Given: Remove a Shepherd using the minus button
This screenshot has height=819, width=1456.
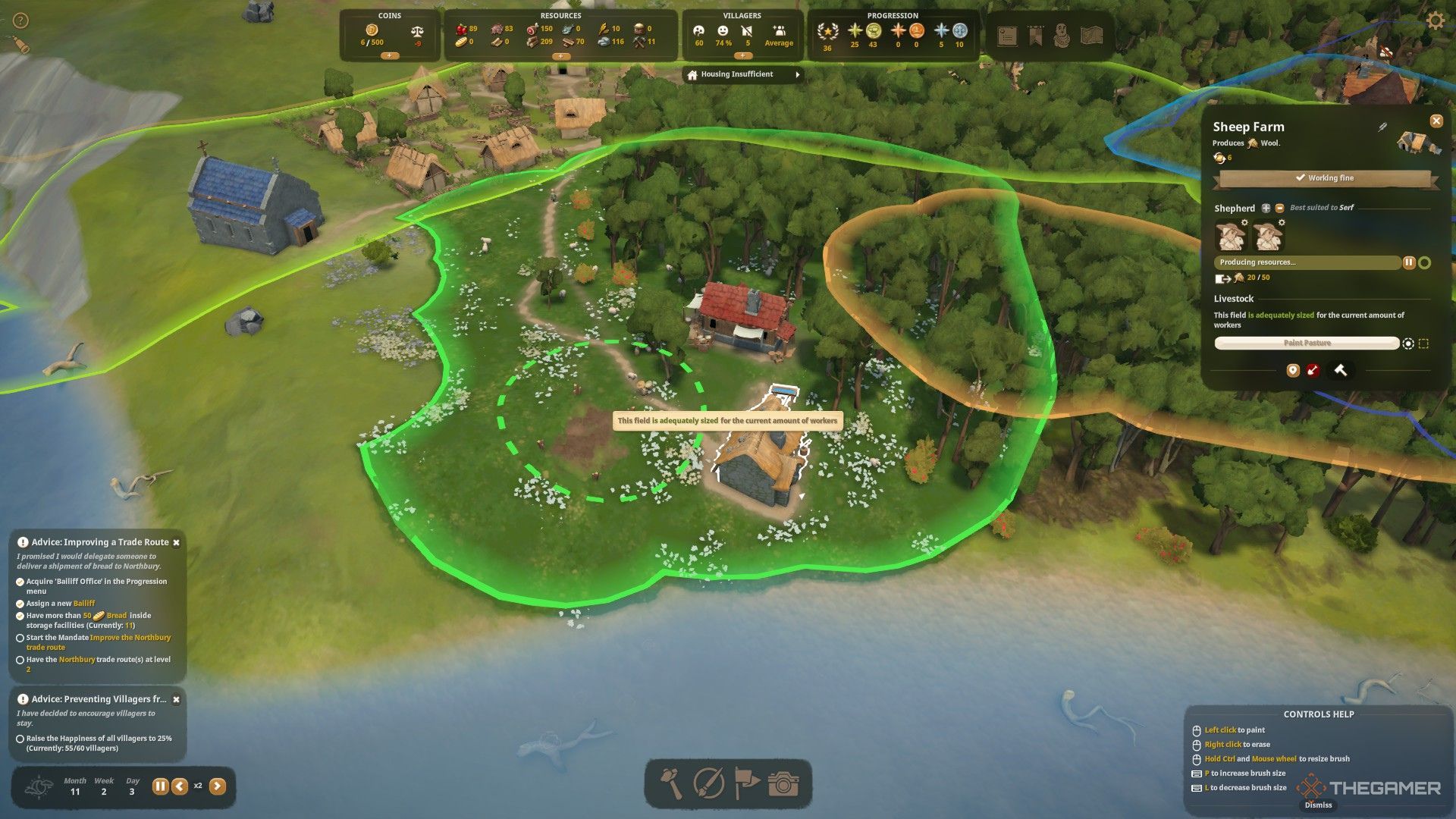Looking at the screenshot, I should 1279,208.
